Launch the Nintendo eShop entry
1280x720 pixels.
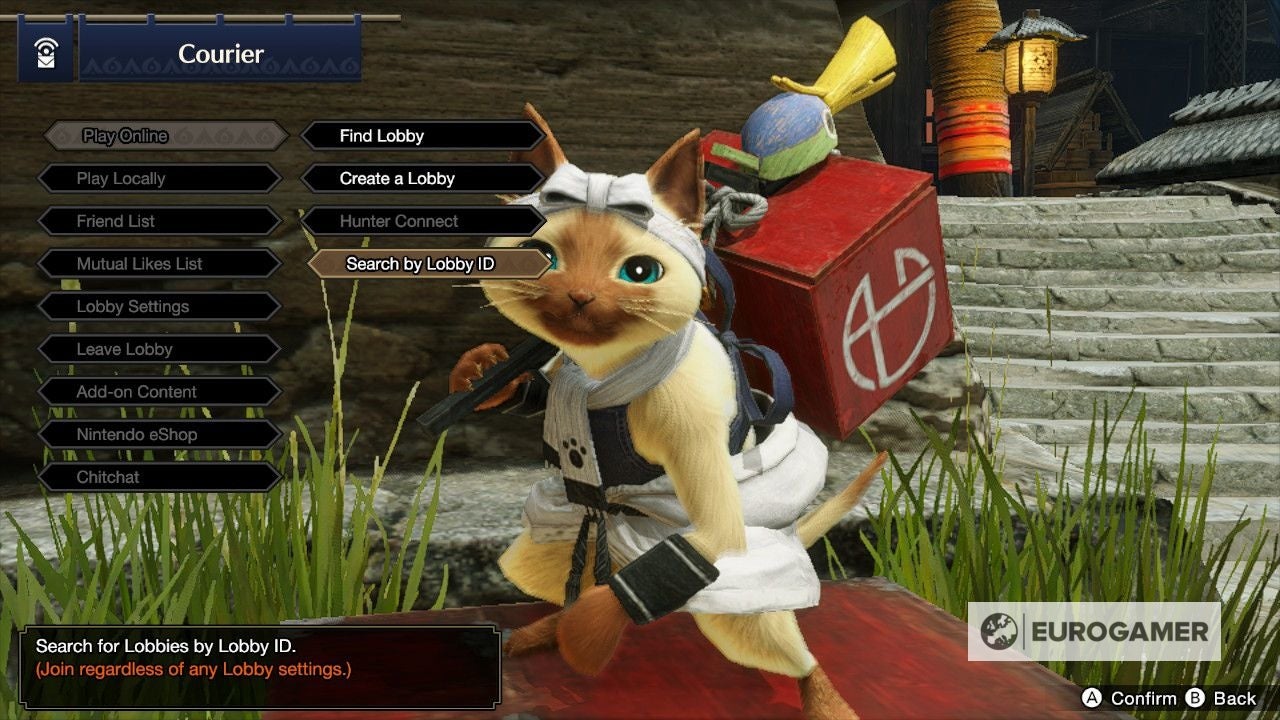pyautogui.click(x=160, y=435)
